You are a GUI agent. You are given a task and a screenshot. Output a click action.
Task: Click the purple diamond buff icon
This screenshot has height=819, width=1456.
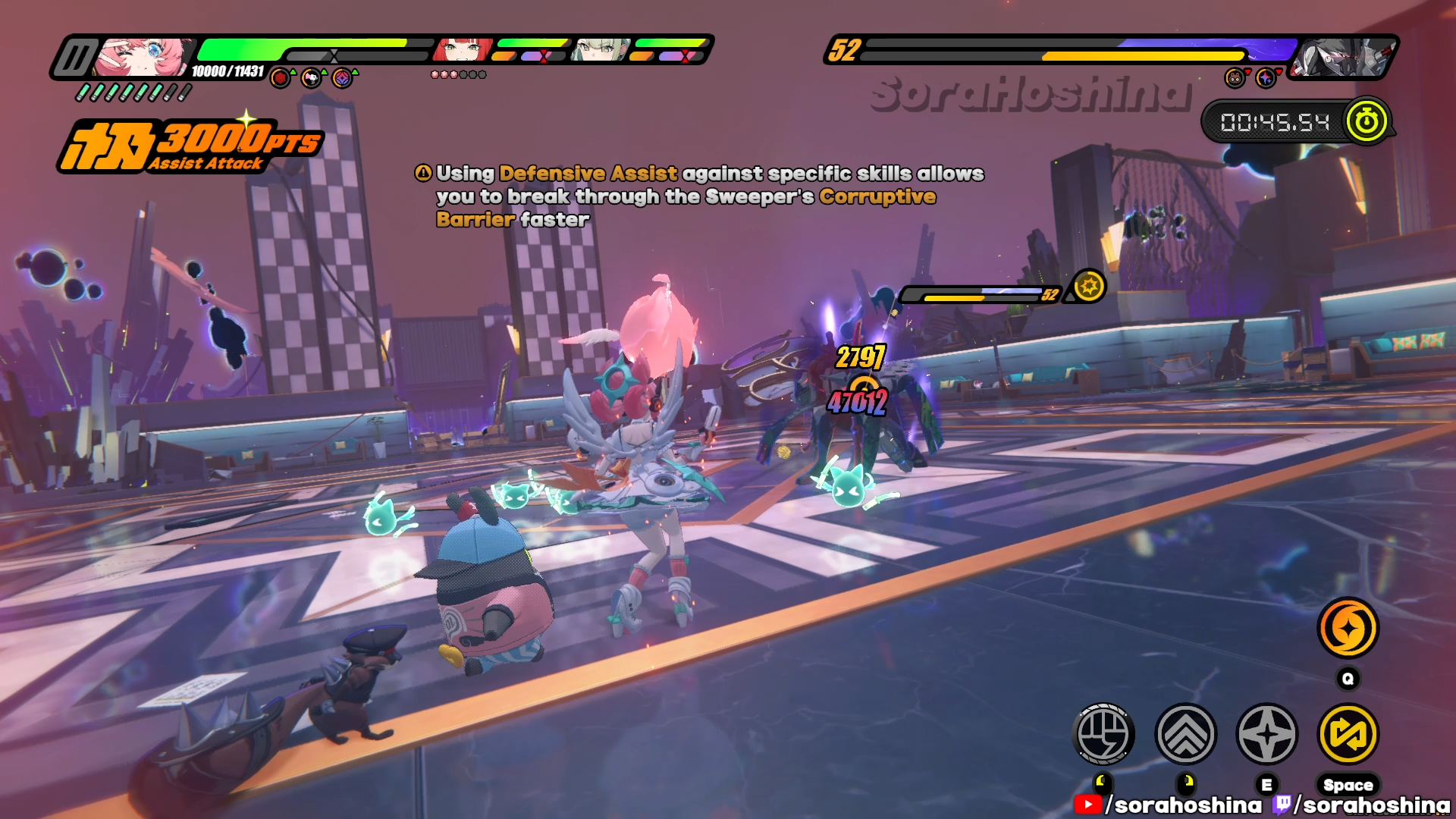pos(342,77)
